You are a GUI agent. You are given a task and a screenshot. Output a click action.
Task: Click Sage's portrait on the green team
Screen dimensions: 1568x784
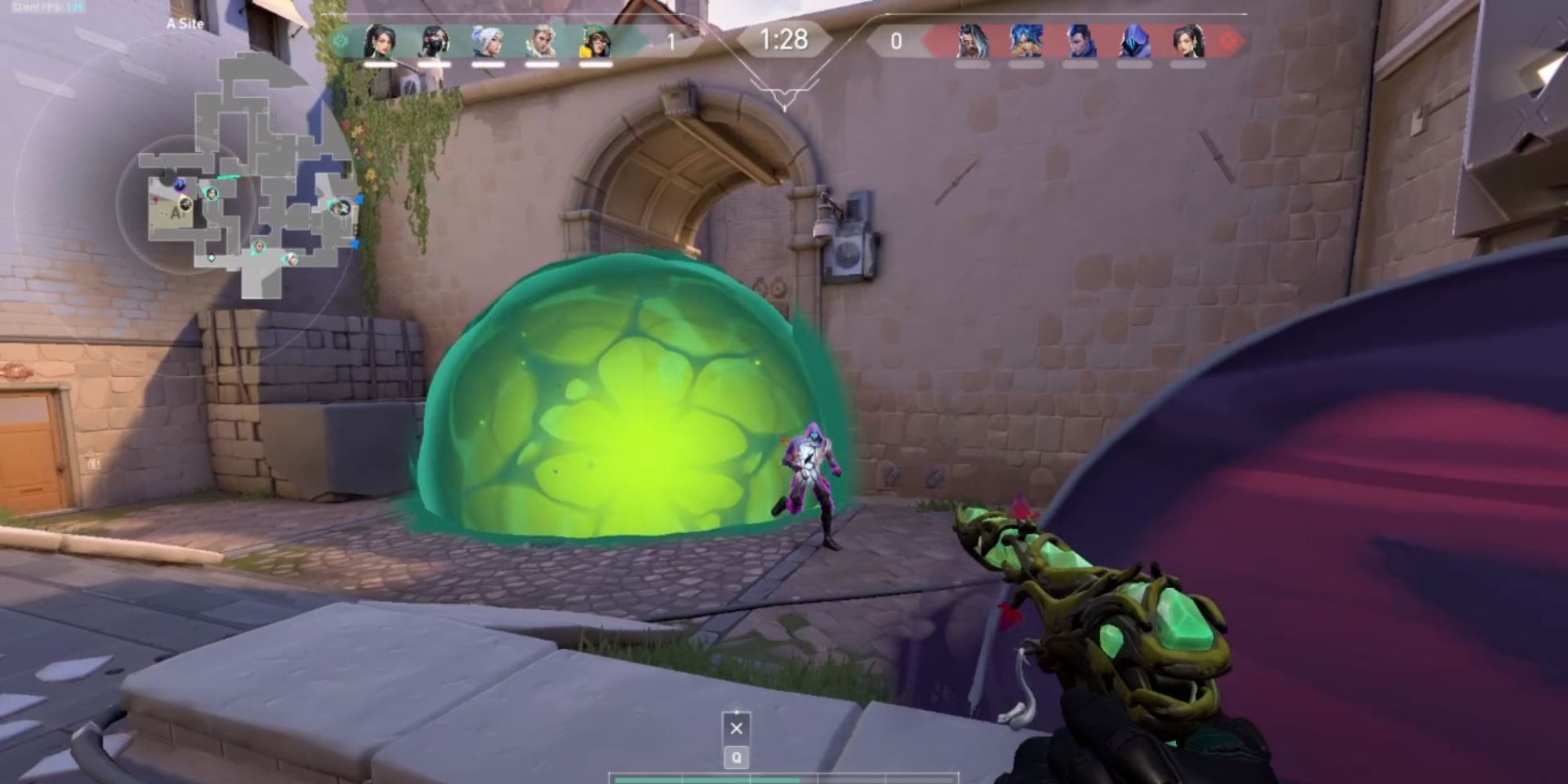(379, 41)
